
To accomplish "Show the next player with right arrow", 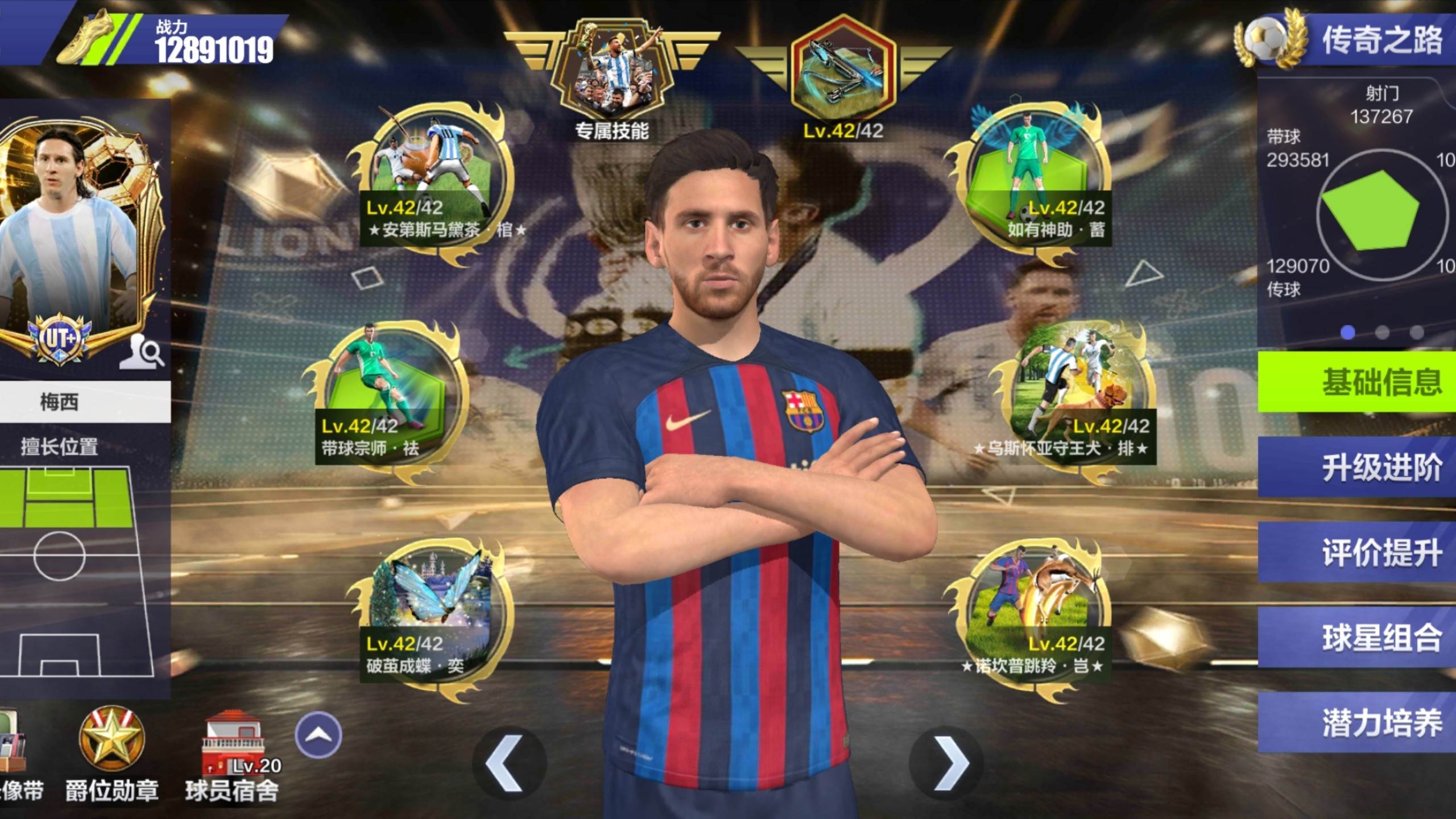I will 949,763.
